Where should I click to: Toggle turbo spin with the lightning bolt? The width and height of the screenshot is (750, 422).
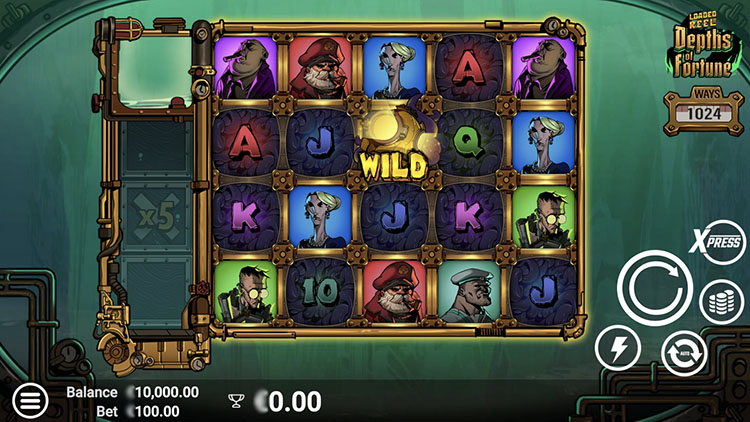(618, 349)
